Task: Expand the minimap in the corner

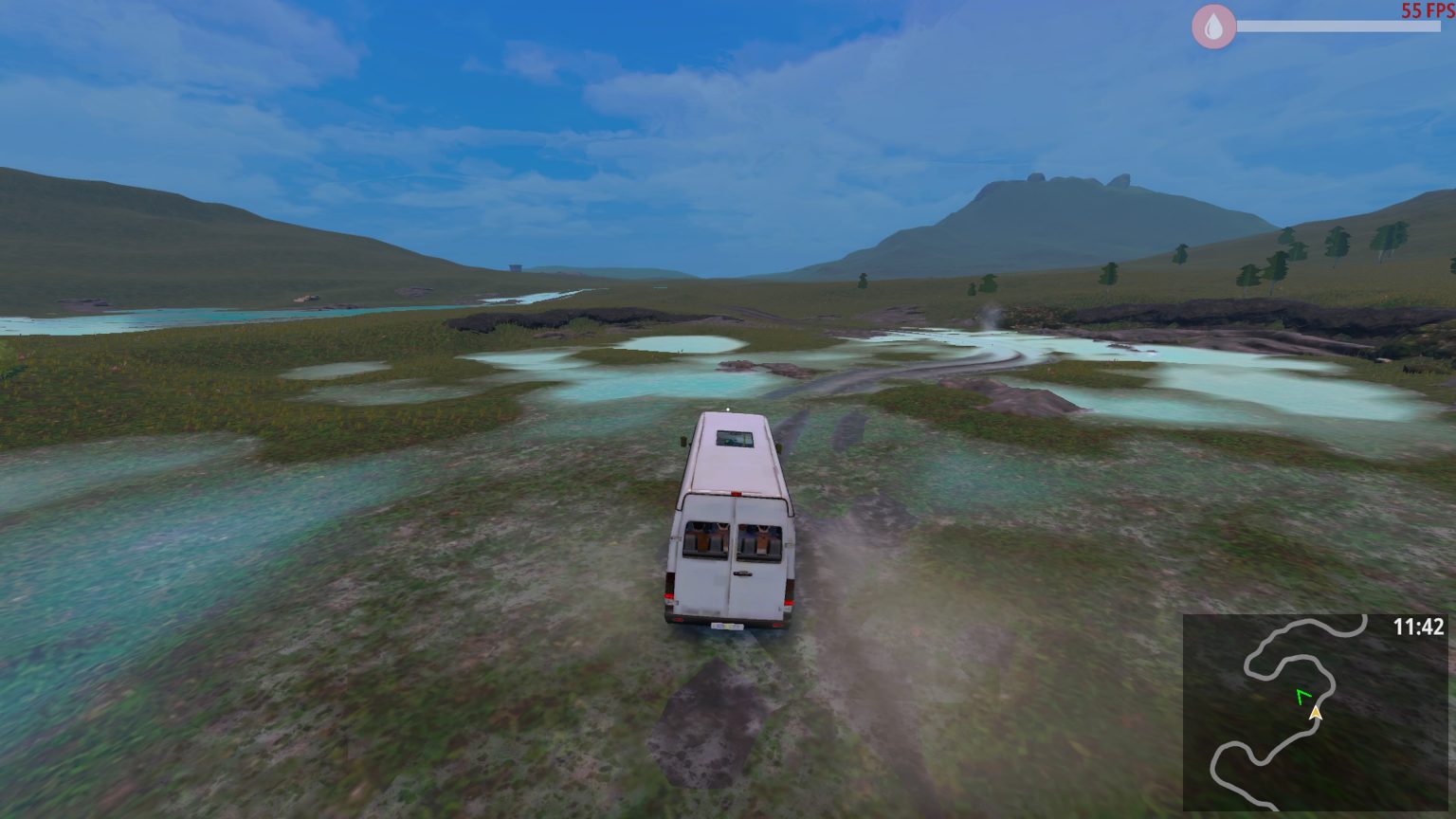Action: pos(1318,716)
